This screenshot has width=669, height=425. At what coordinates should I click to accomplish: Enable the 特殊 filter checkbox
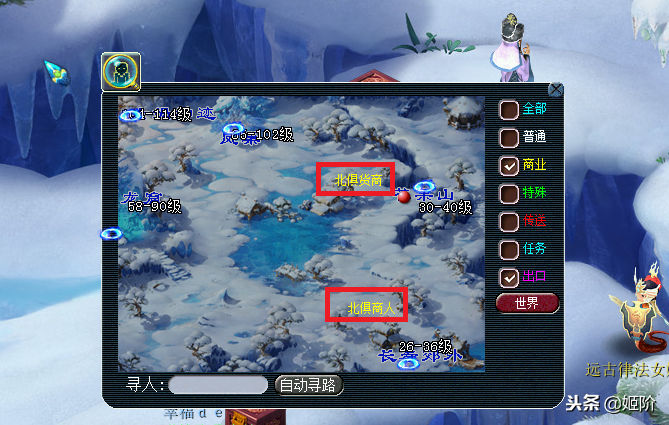[x=509, y=193]
